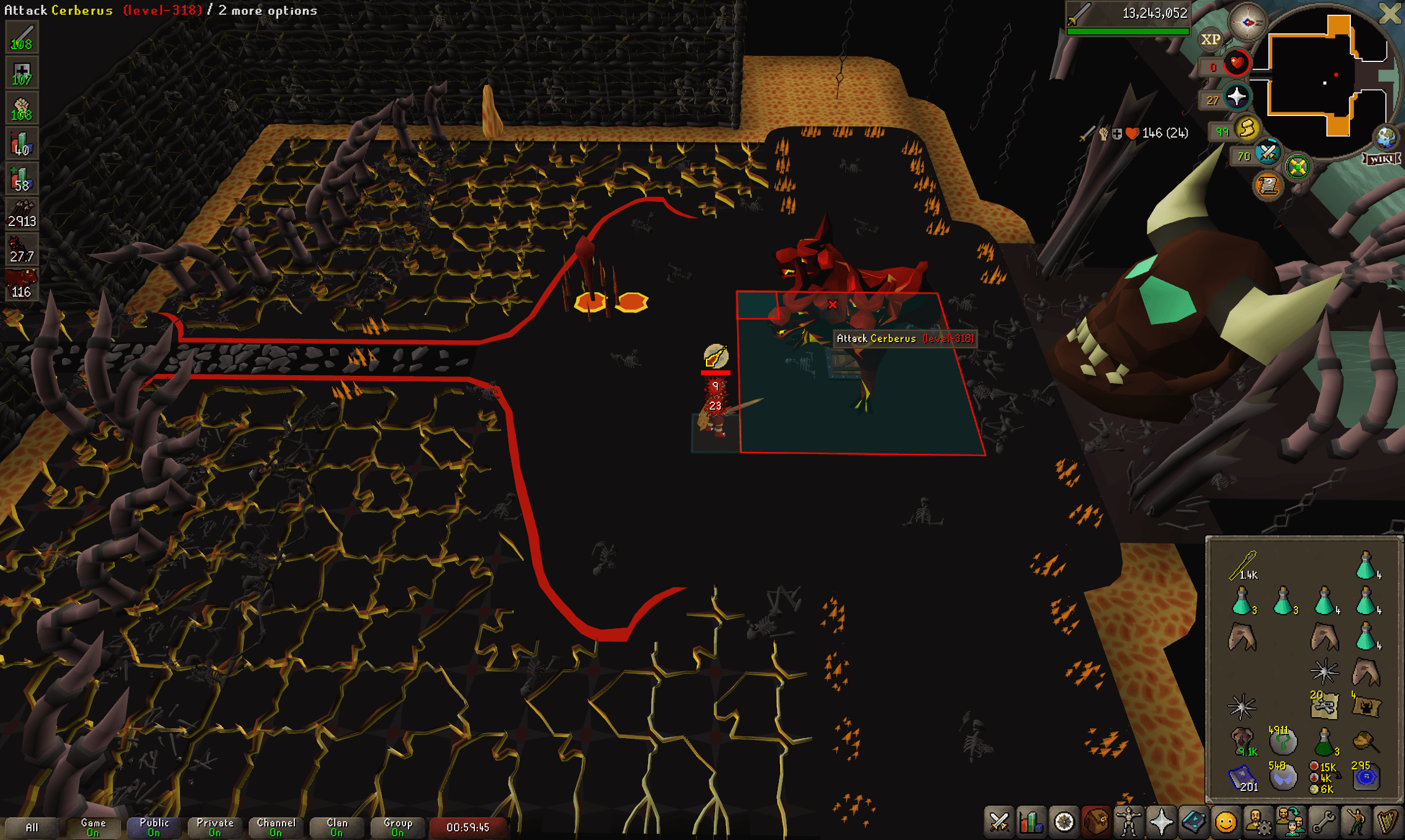Close the minimap with the X button

(x=1390, y=14)
